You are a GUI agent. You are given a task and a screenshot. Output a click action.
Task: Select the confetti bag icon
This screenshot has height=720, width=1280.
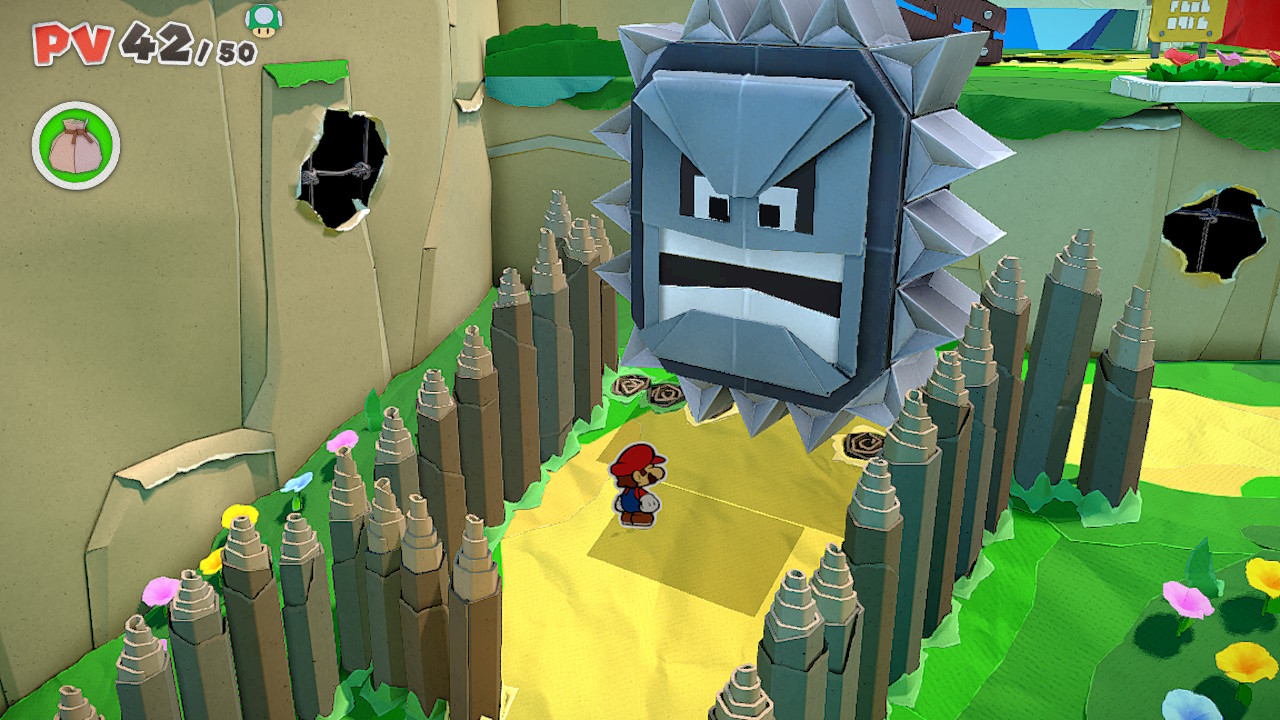[76, 146]
